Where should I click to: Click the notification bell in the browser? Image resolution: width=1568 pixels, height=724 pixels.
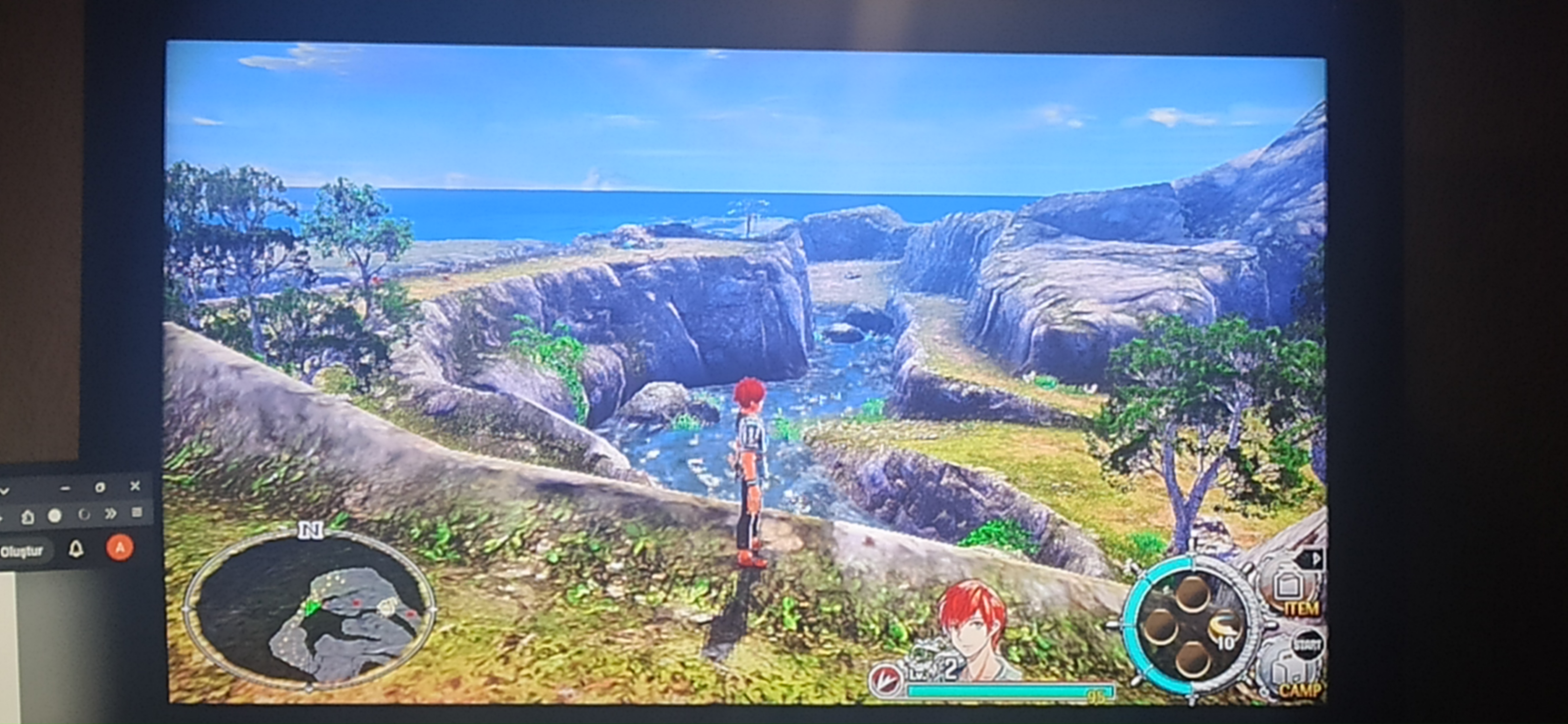point(76,549)
